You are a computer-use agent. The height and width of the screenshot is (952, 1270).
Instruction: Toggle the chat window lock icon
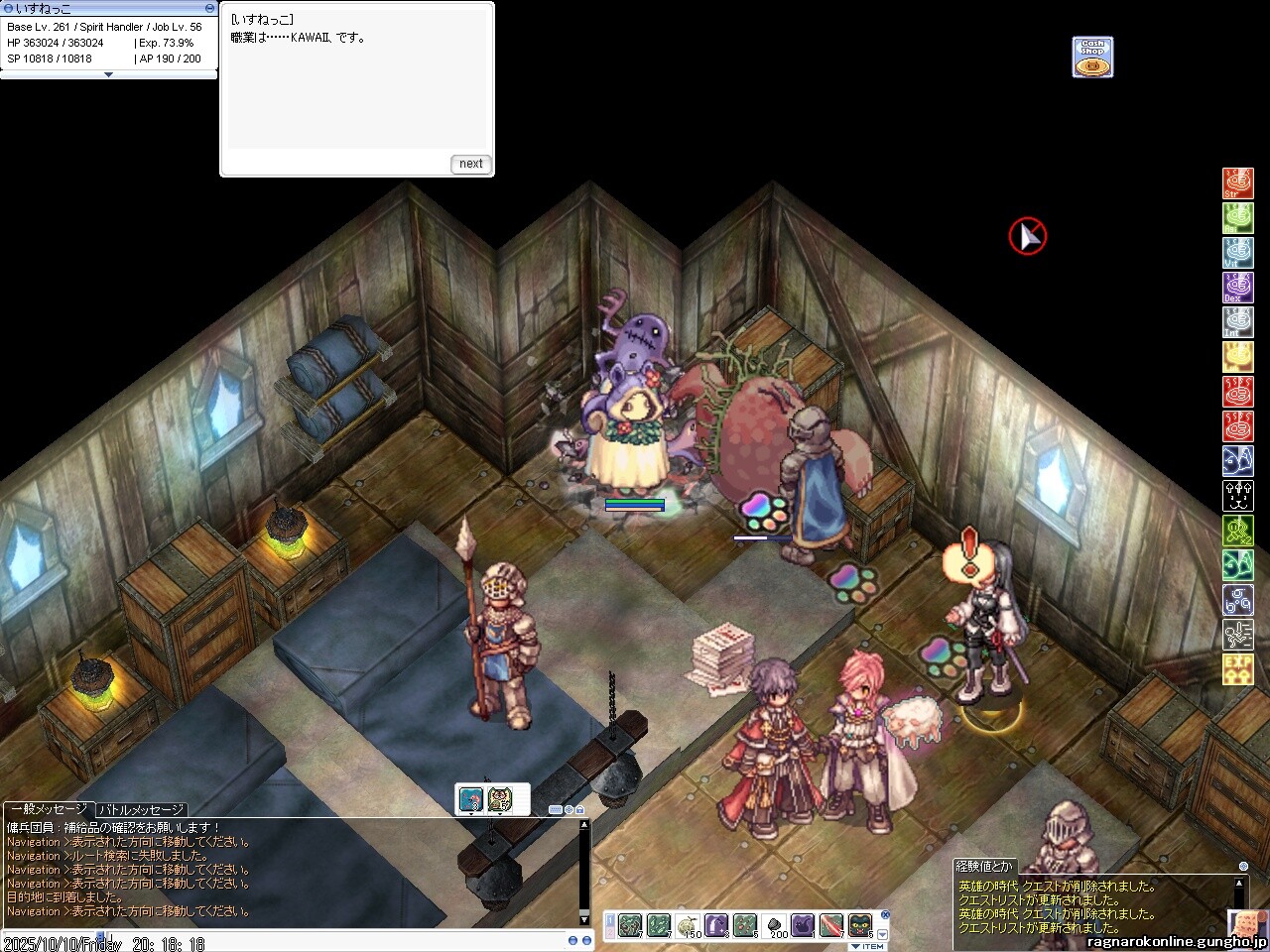click(580, 810)
